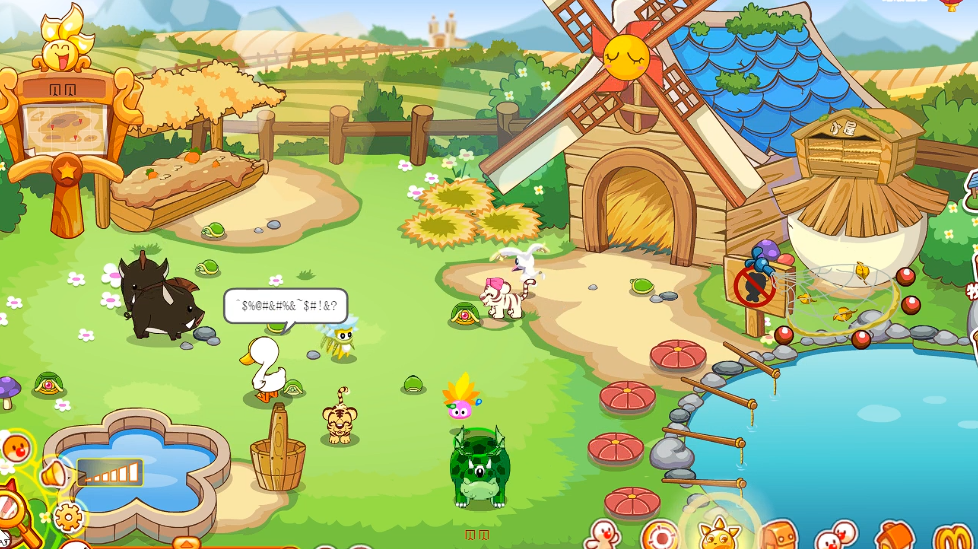
Task: Click the gold star badge on signboard
Action: coord(66,169)
